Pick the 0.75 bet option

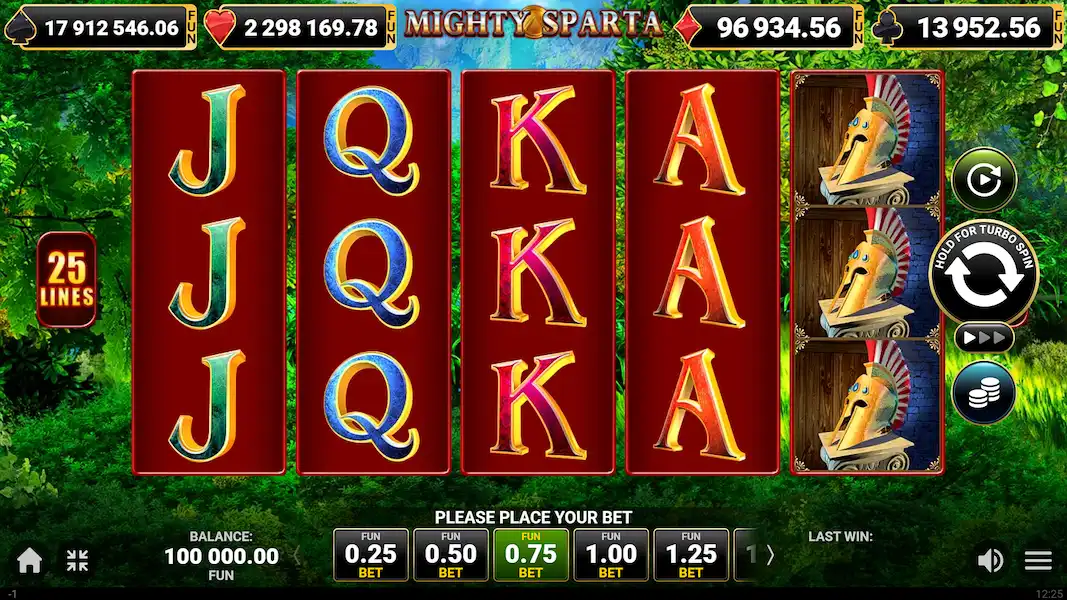click(531, 555)
